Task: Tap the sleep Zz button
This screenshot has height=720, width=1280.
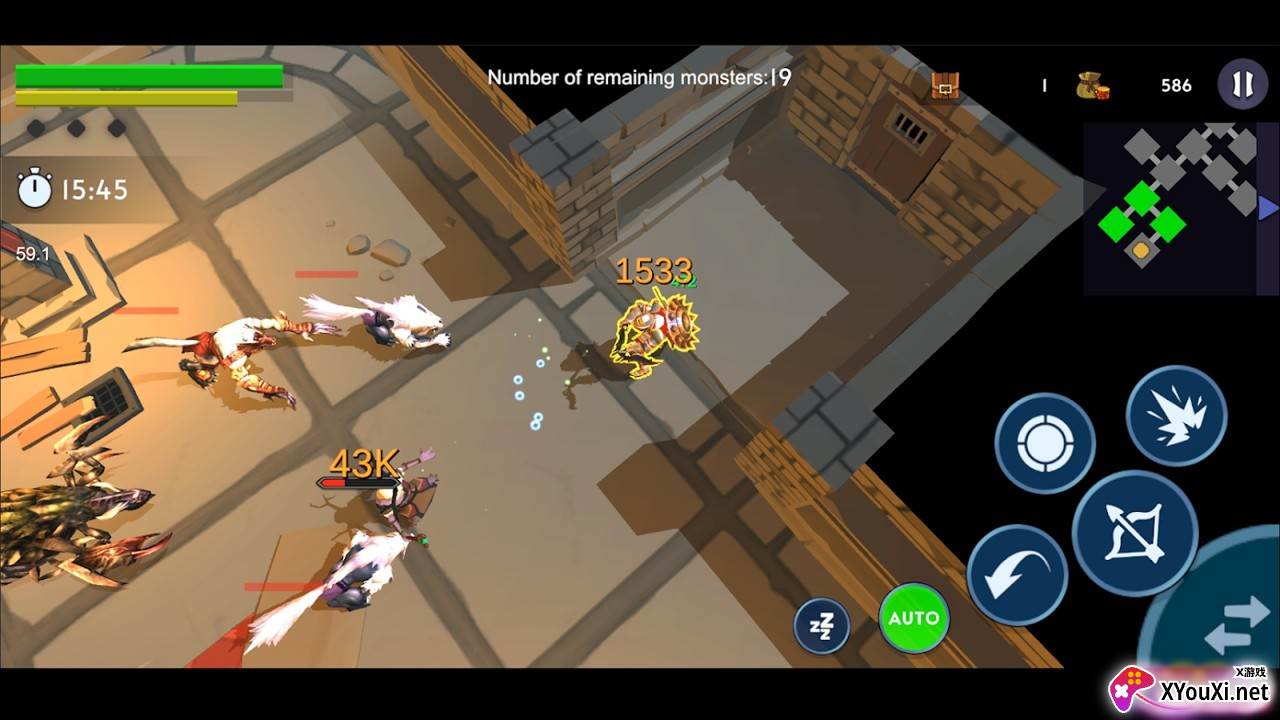Action: pyautogui.click(x=821, y=626)
